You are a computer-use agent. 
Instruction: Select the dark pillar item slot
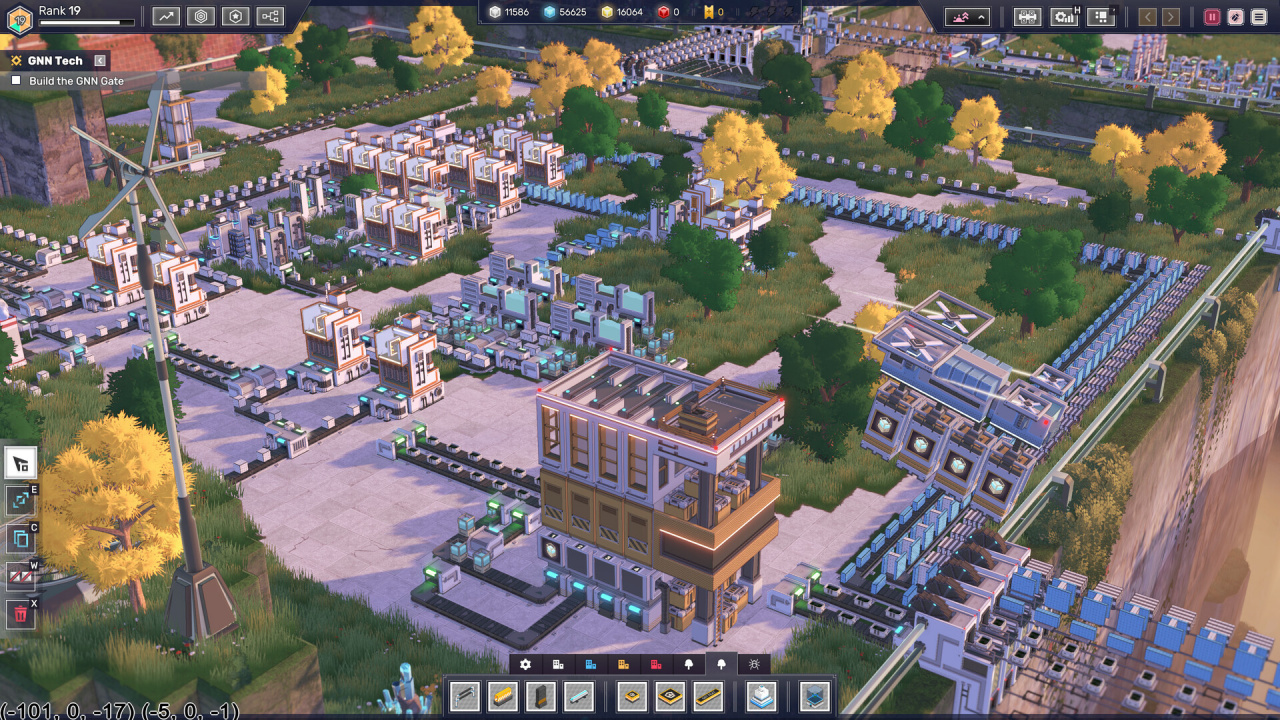[x=540, y=696]
